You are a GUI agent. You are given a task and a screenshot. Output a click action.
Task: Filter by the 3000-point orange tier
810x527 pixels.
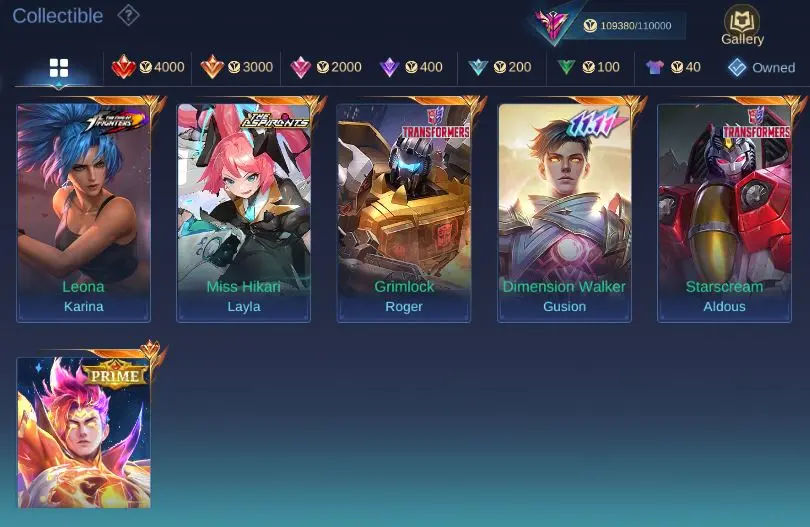tap(236, 67)
